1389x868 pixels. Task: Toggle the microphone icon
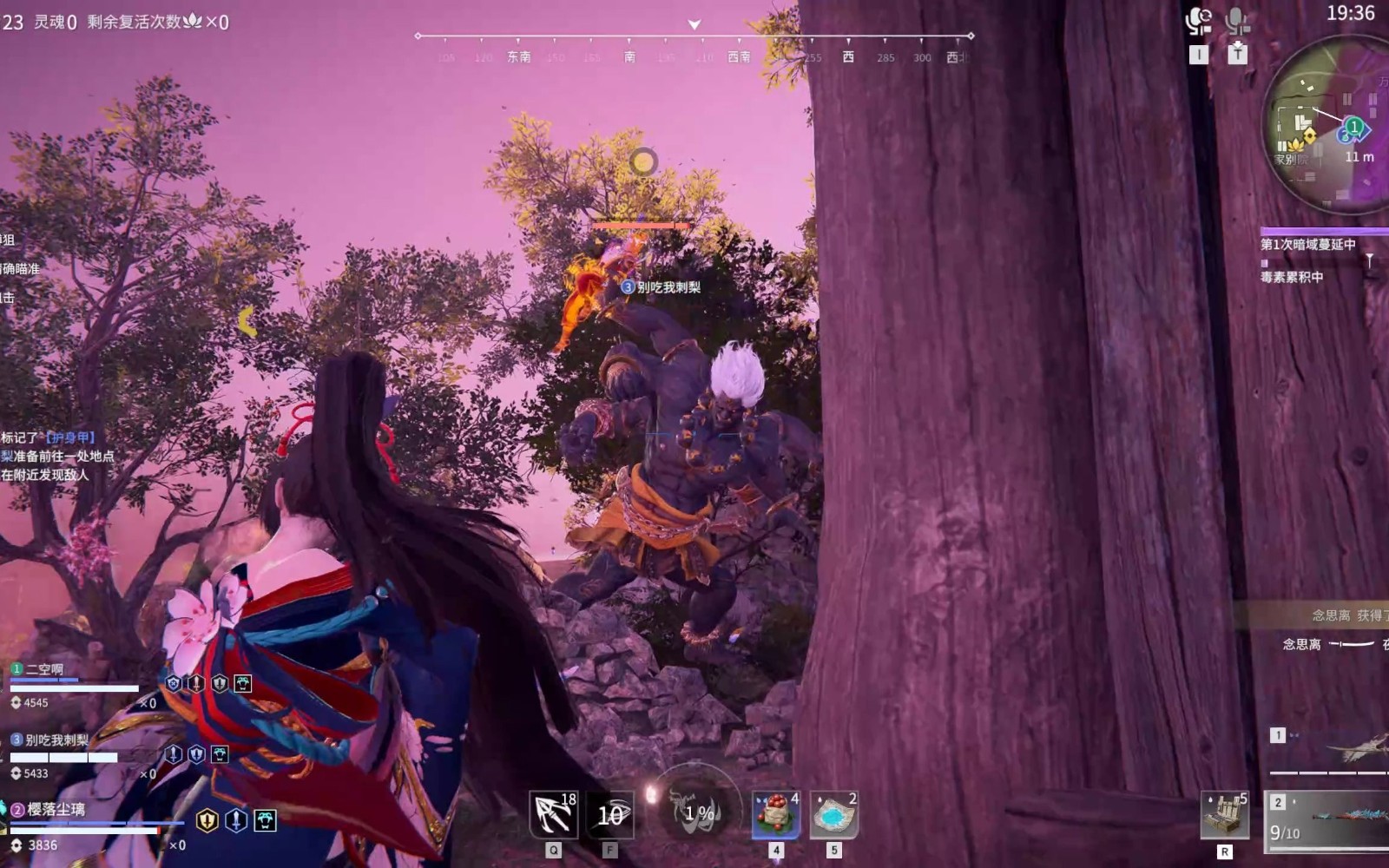click(x=1238, y=22)
